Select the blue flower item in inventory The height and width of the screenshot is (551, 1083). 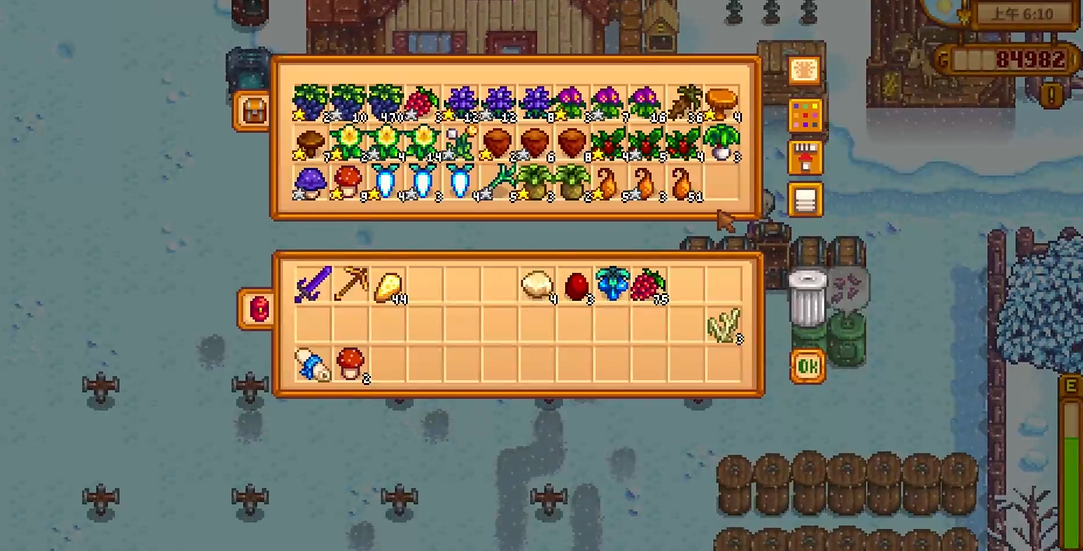[x=612, y=287]
